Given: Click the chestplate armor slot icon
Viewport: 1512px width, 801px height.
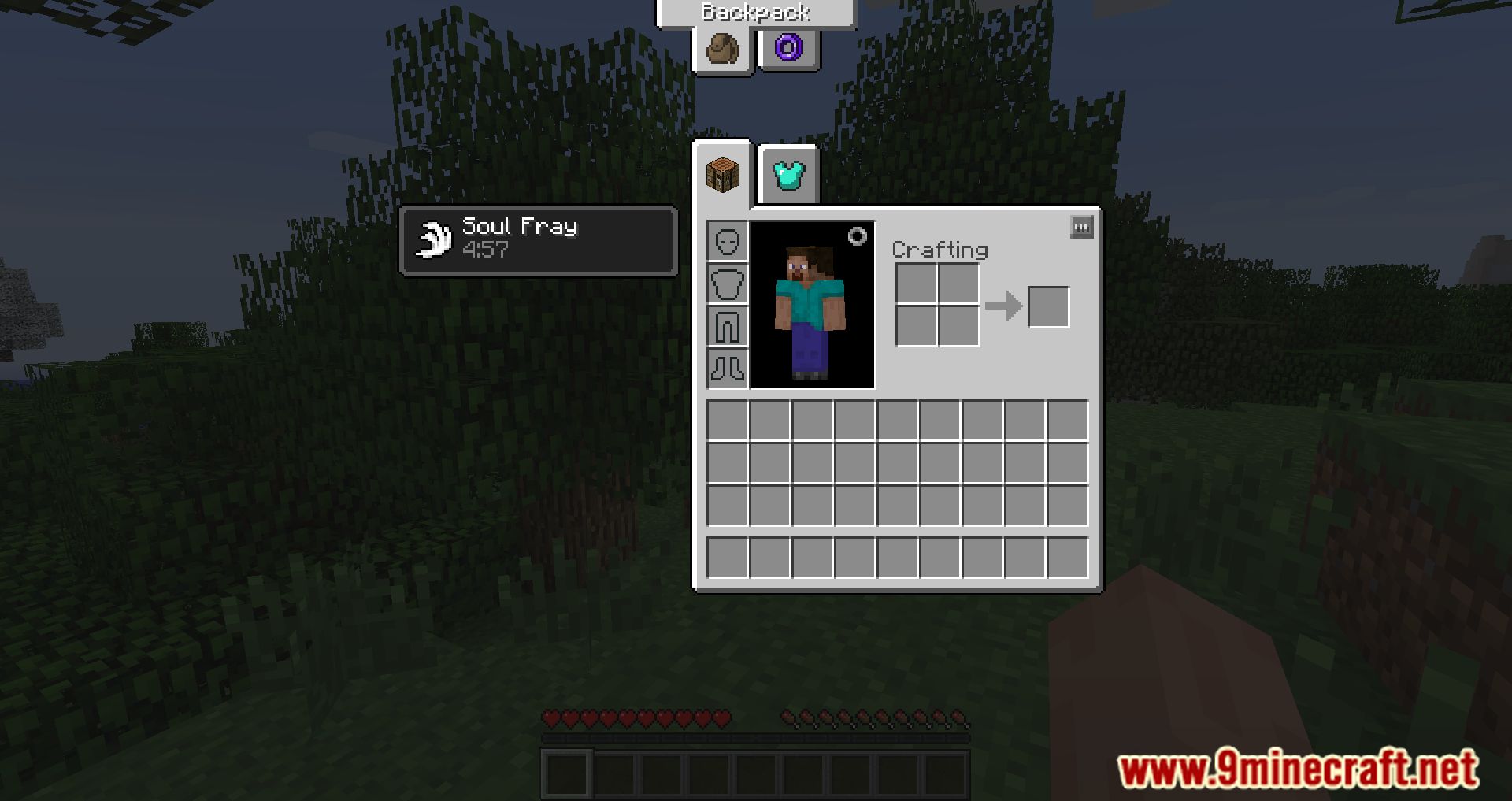Looking at the screenshot, I should coord(727,287).
